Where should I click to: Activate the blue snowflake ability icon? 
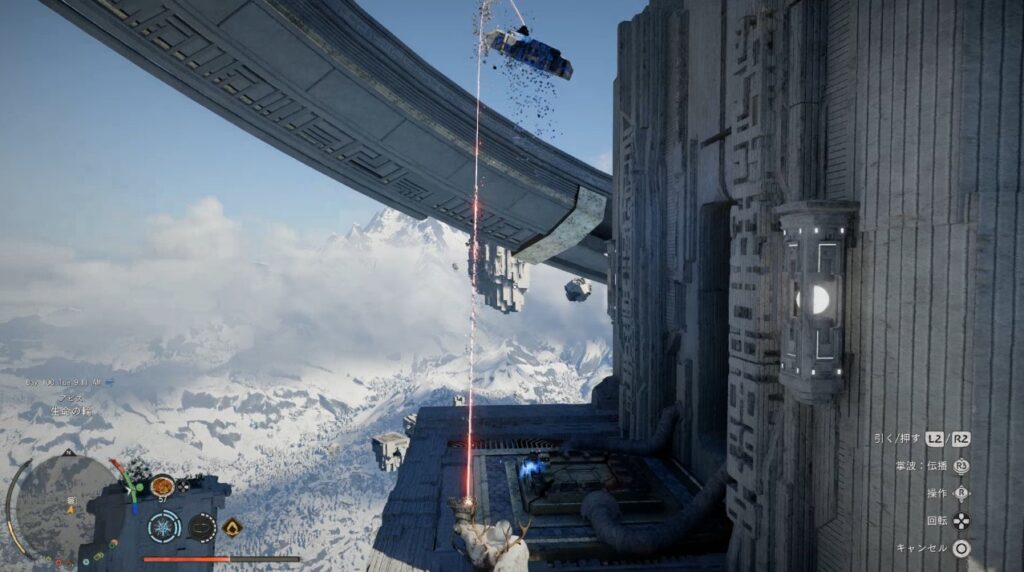tap(164, 526)
